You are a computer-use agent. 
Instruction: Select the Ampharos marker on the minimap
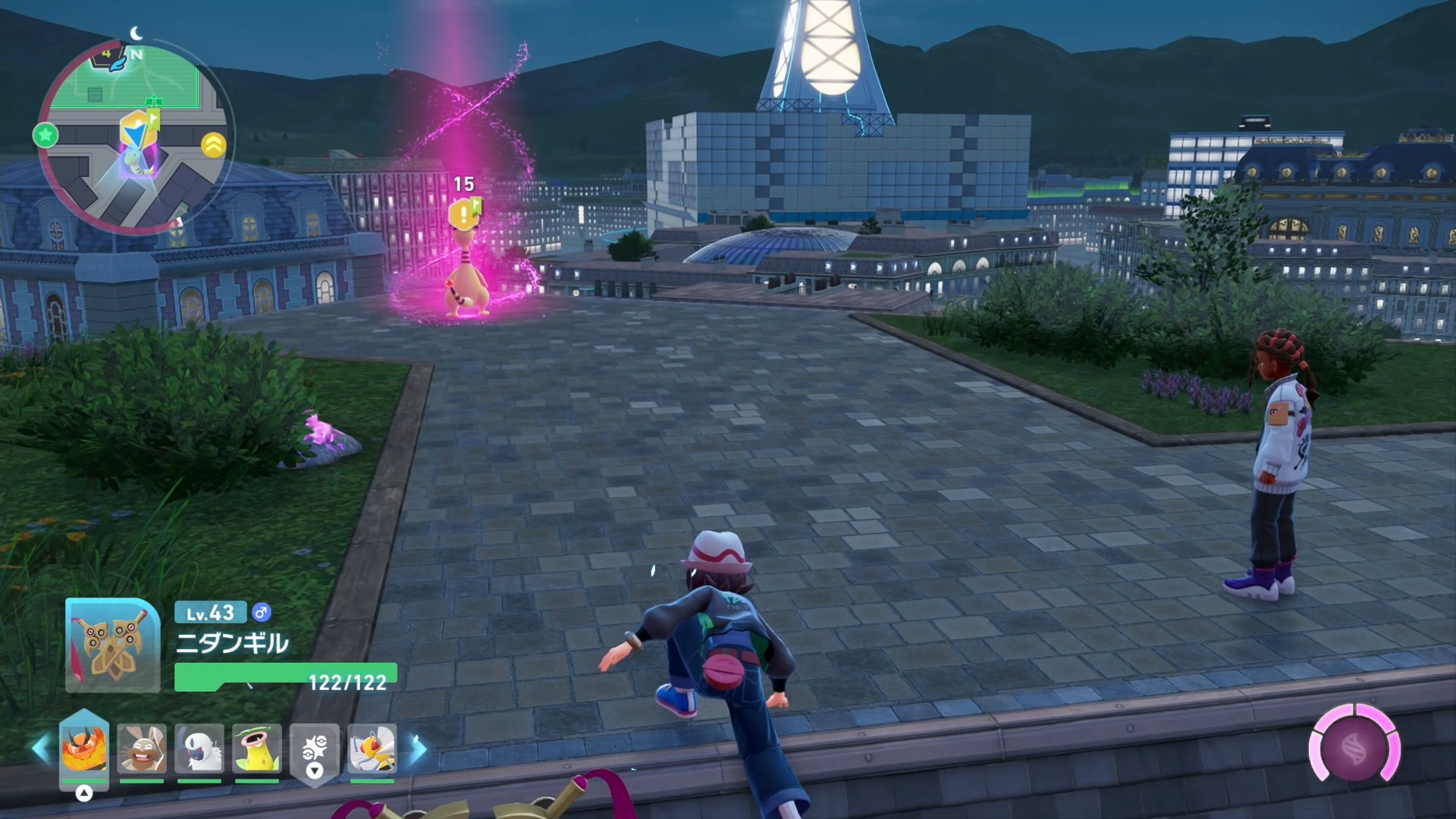tap(136, 162)
